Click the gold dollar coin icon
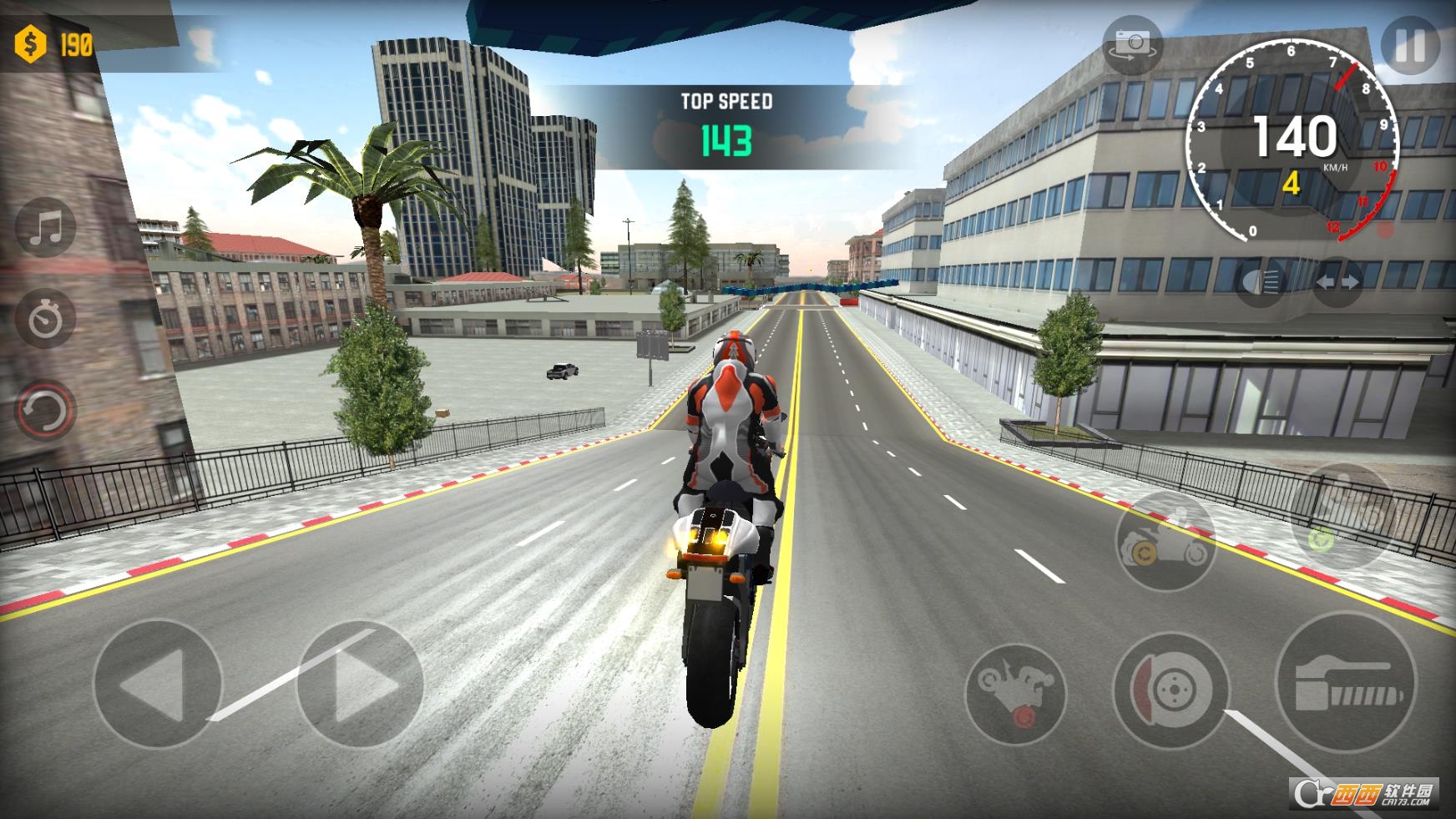Image resolution: width=1456 pixels, height=819 pixels. click(x=31, y=43)
